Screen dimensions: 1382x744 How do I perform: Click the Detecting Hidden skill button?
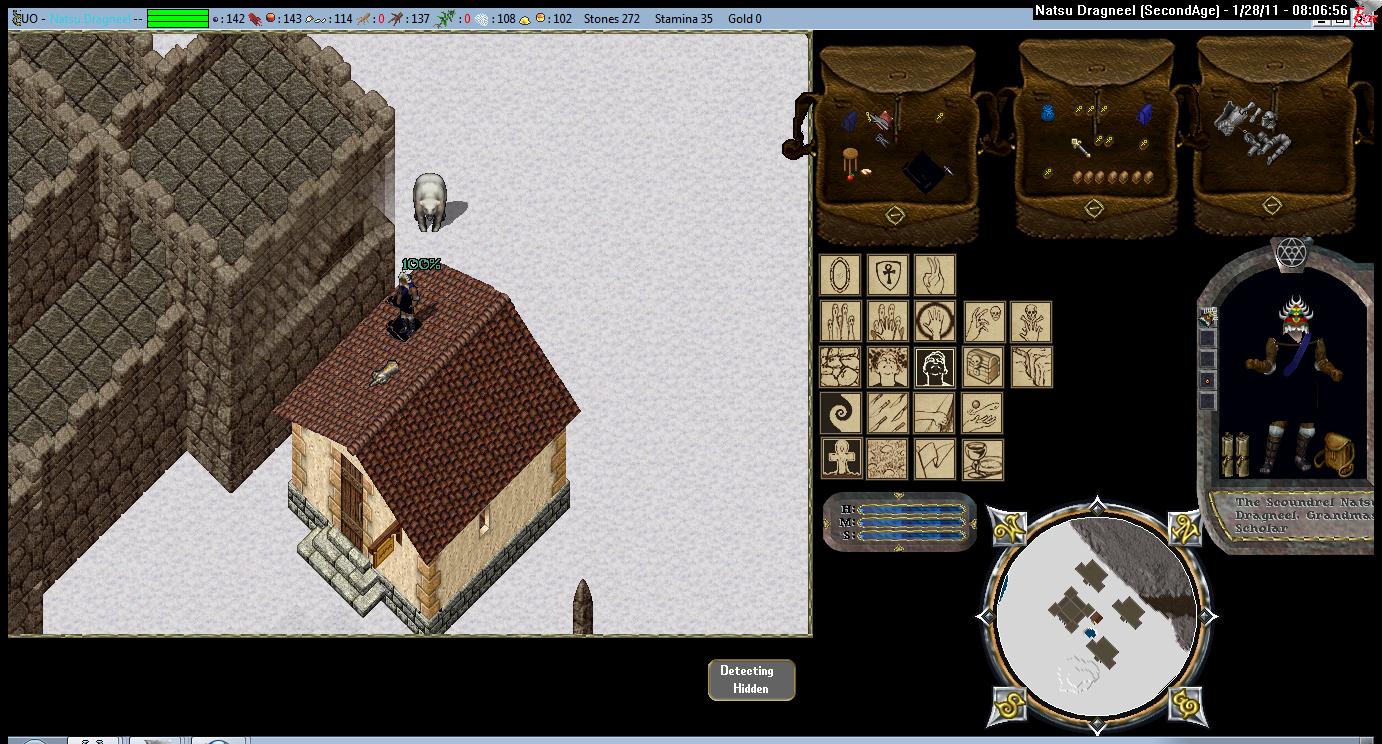[x=751, y=680]
